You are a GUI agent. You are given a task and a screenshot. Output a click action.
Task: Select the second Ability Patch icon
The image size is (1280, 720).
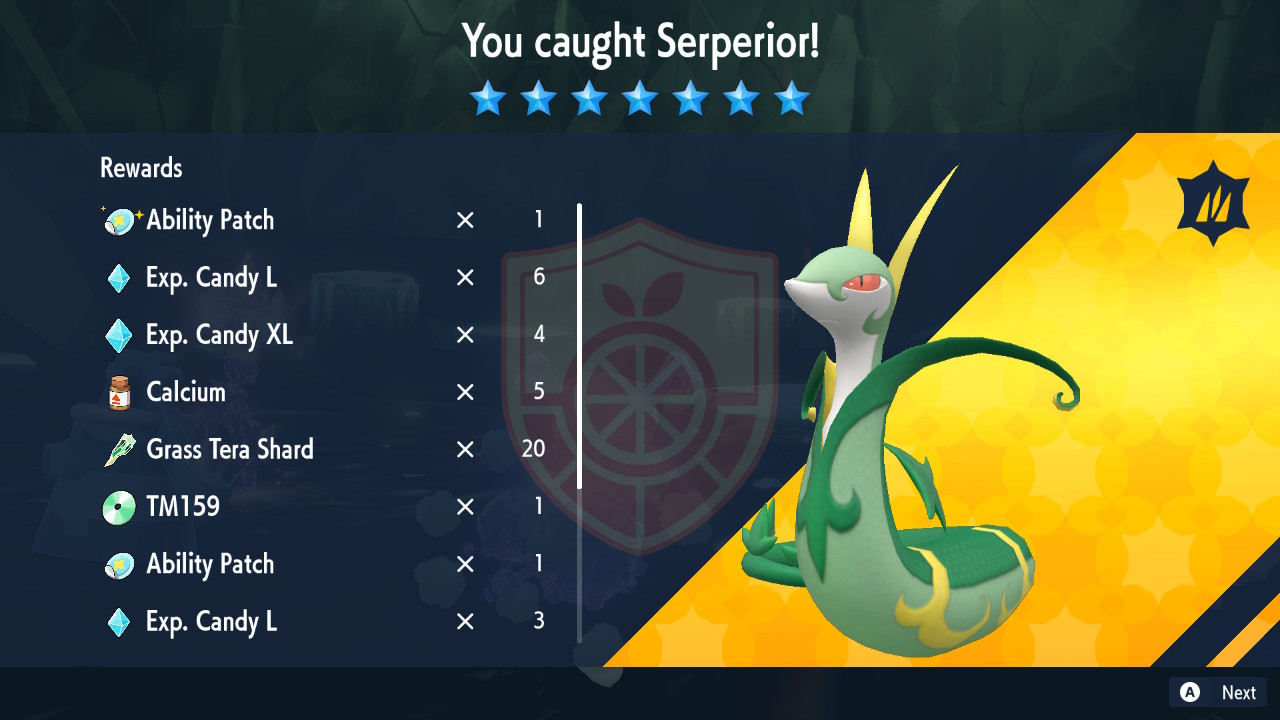click(x=119, y=563)
